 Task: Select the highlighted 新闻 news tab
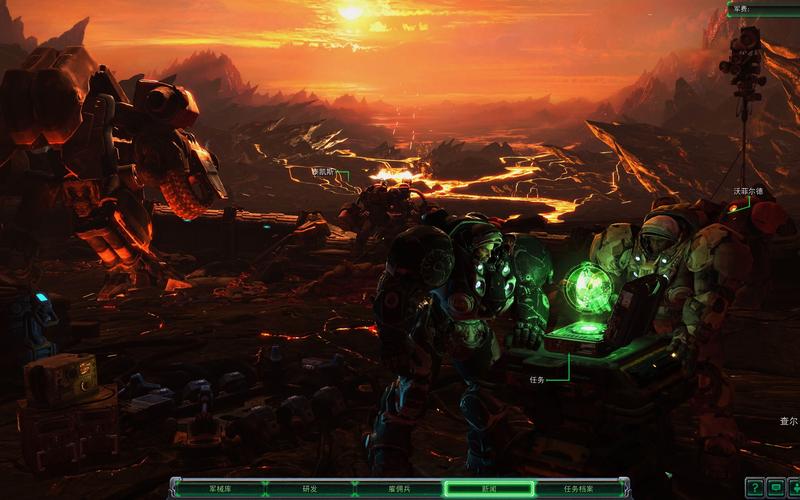(489, 489)
